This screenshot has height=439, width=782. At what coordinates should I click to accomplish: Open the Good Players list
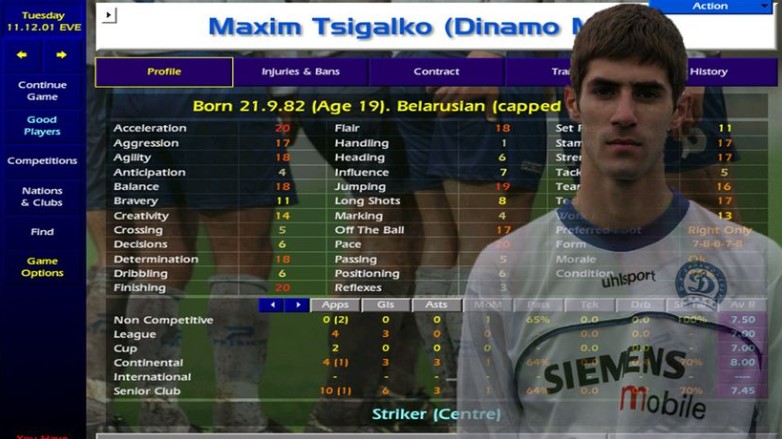click(42, 125)
